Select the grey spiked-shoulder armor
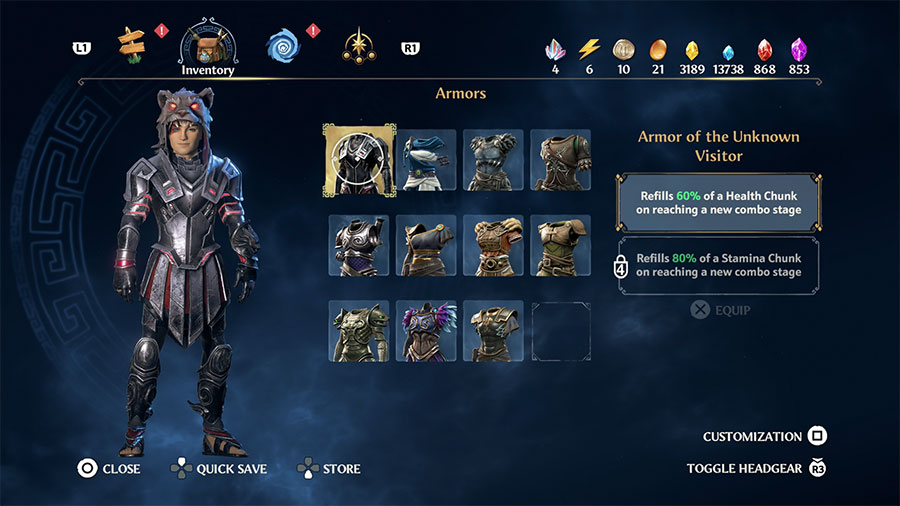 (493, 160)
